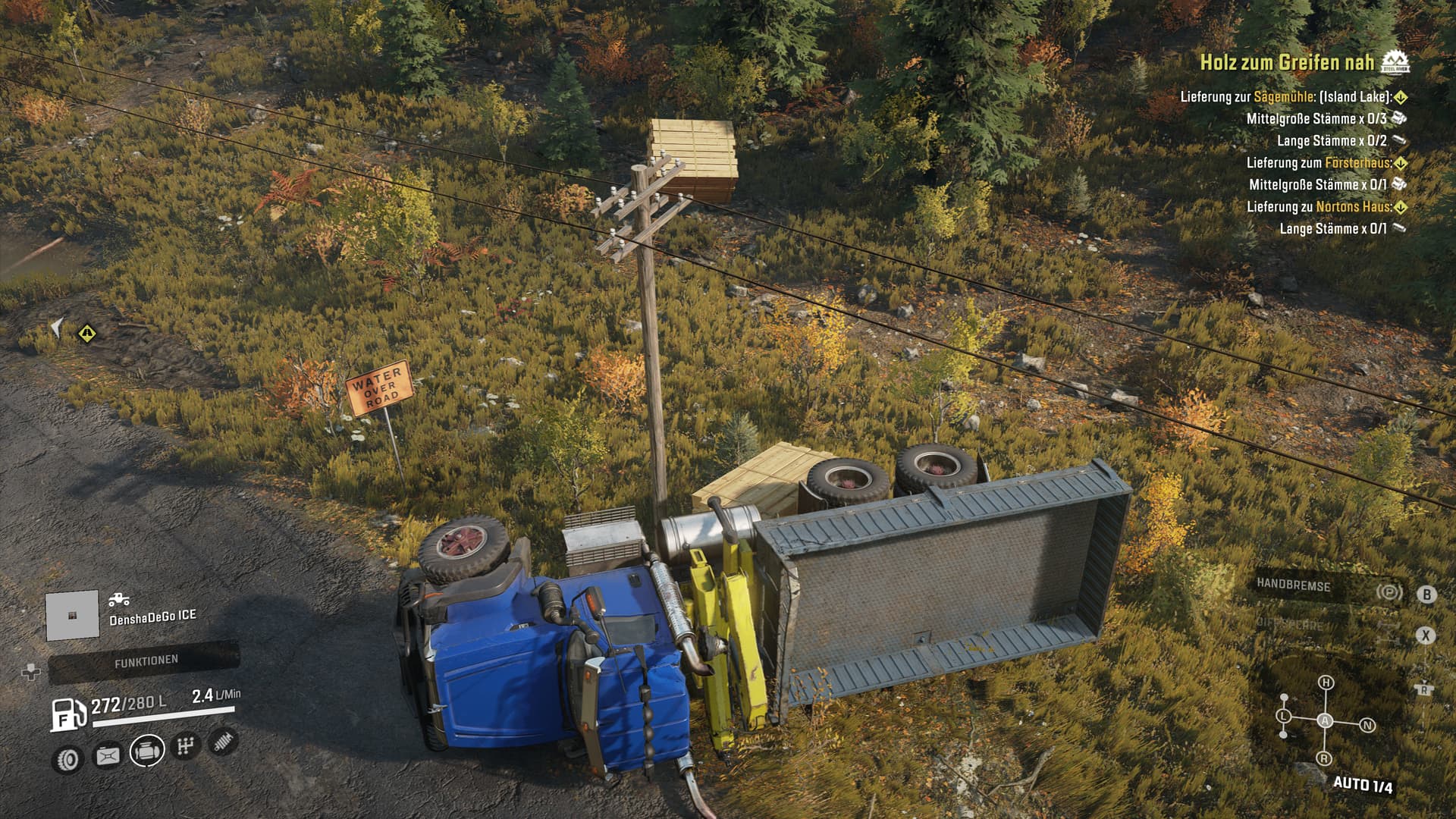Shift into Neutral gear N

[1368, 725]
